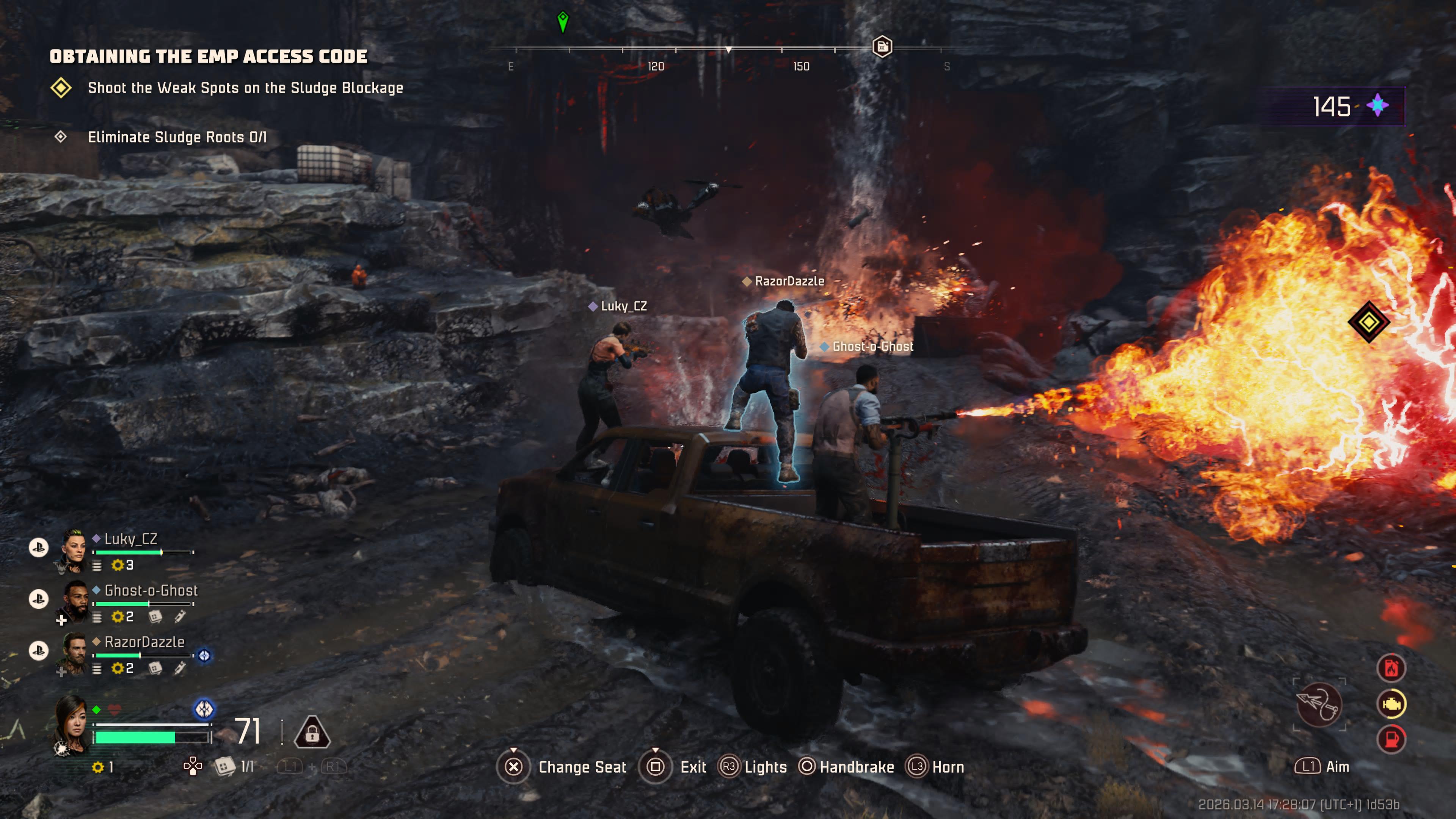Select the medkit item slot showing 1/1

(224, 766)
